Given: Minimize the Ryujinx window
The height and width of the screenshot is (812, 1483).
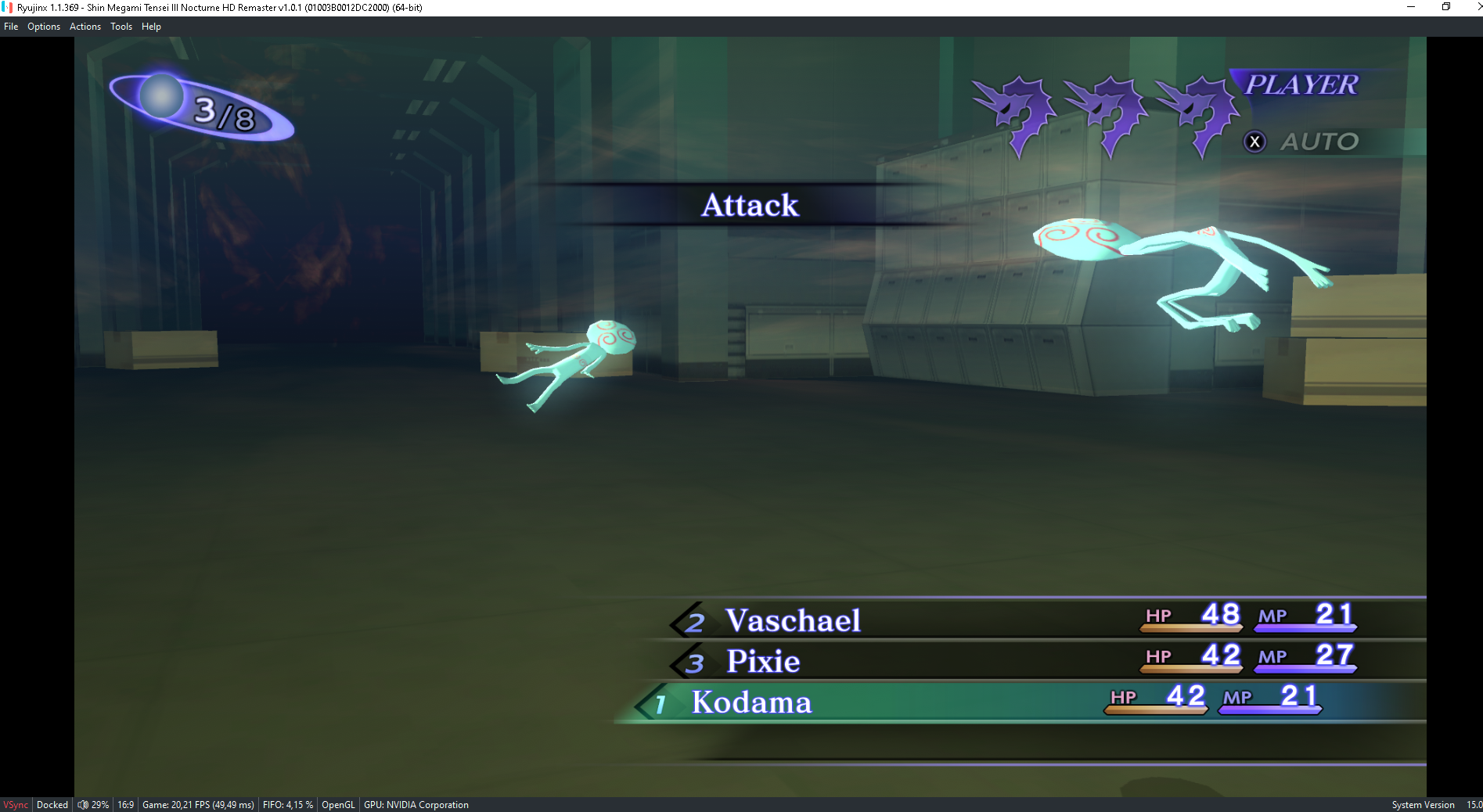Looking at the screenshot, I should (x=1411, y=7).
